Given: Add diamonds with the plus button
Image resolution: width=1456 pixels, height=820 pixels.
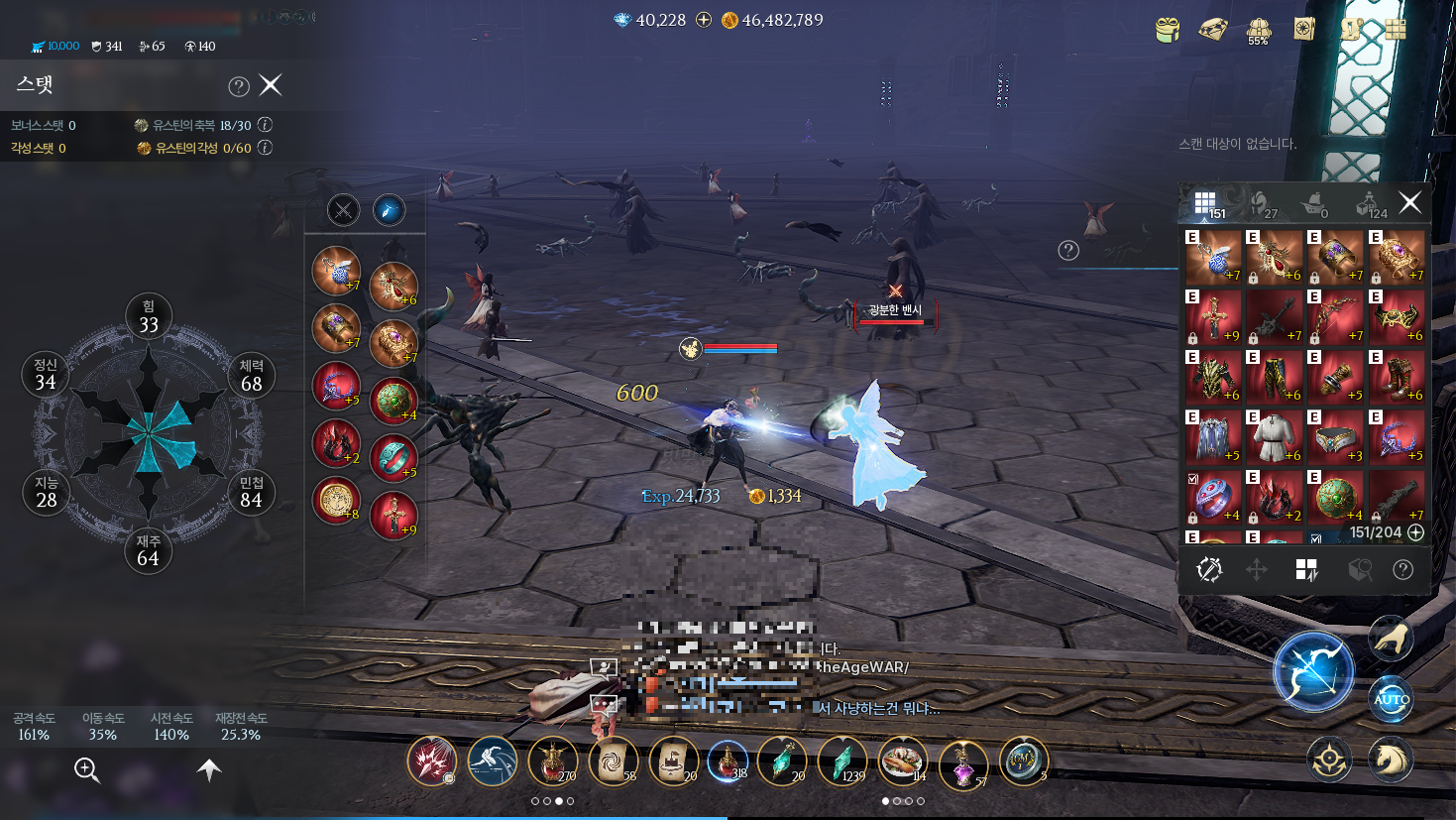Looking at the screenshot, I should coord(704,20).
